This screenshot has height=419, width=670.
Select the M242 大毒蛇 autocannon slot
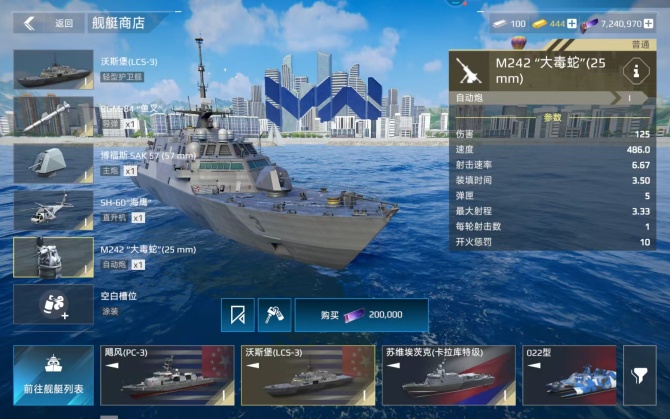pos(53,256)
